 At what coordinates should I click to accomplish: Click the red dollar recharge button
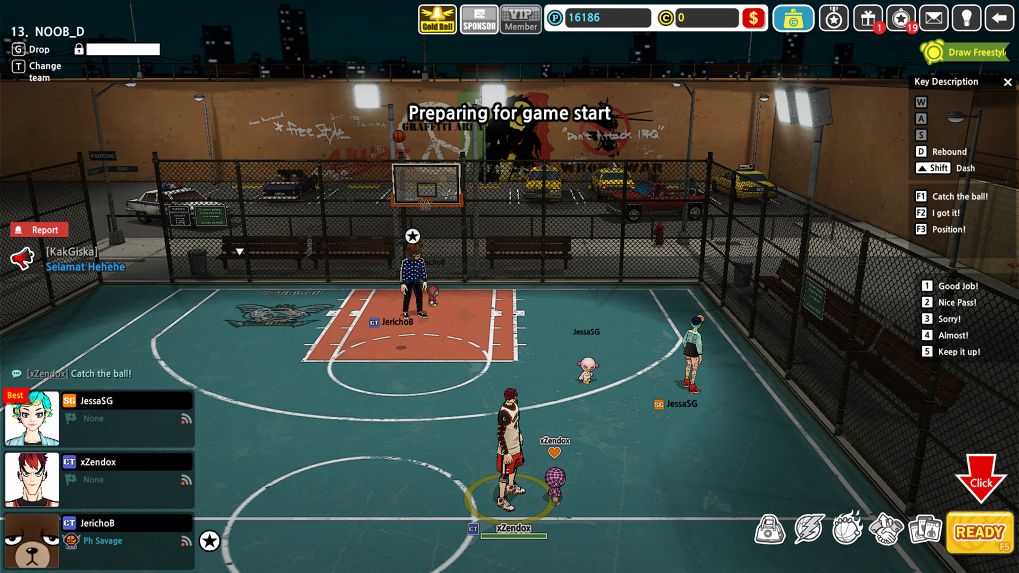coord(754,18)
